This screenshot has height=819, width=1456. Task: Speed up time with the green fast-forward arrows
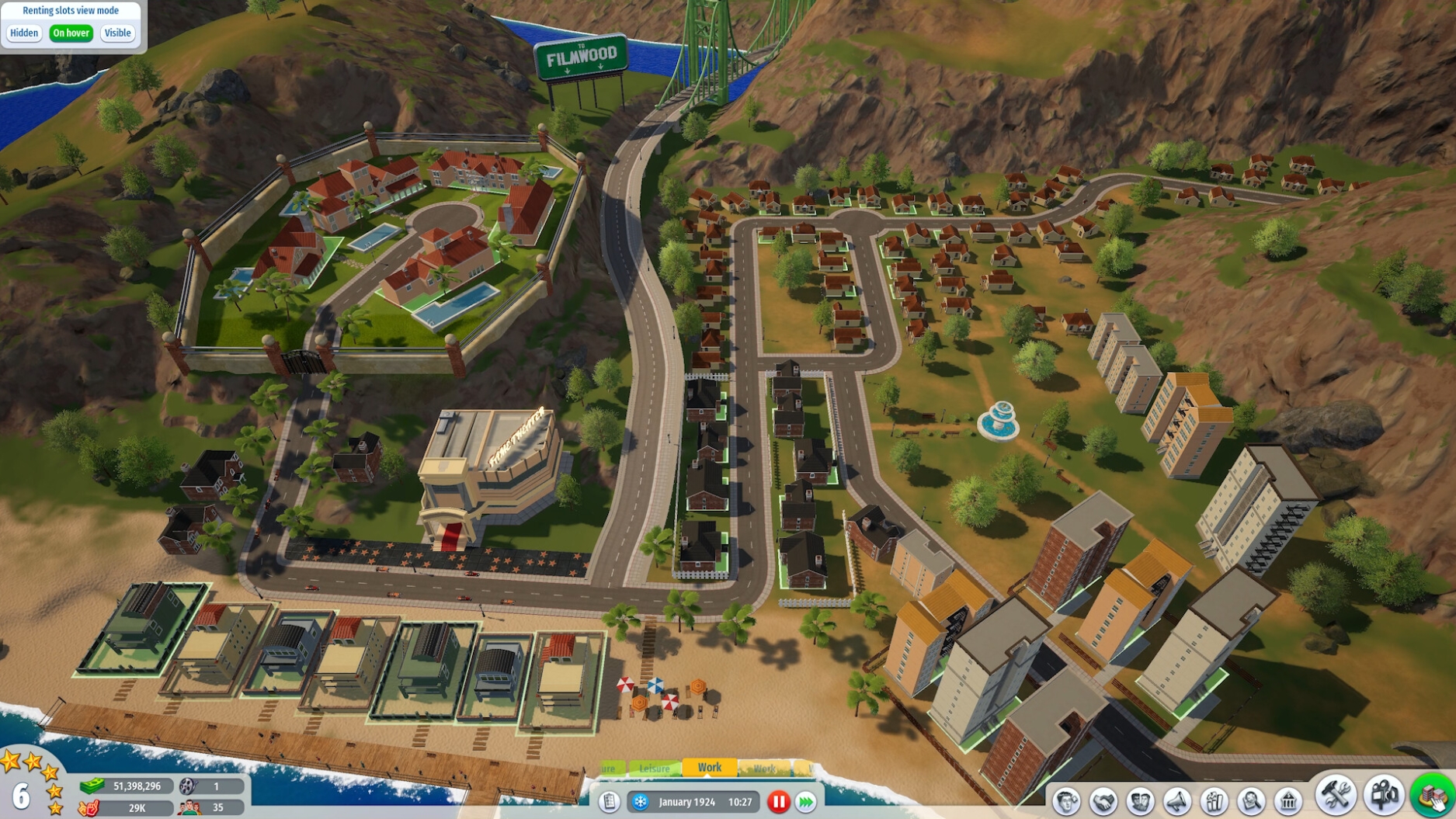(806, 802)
